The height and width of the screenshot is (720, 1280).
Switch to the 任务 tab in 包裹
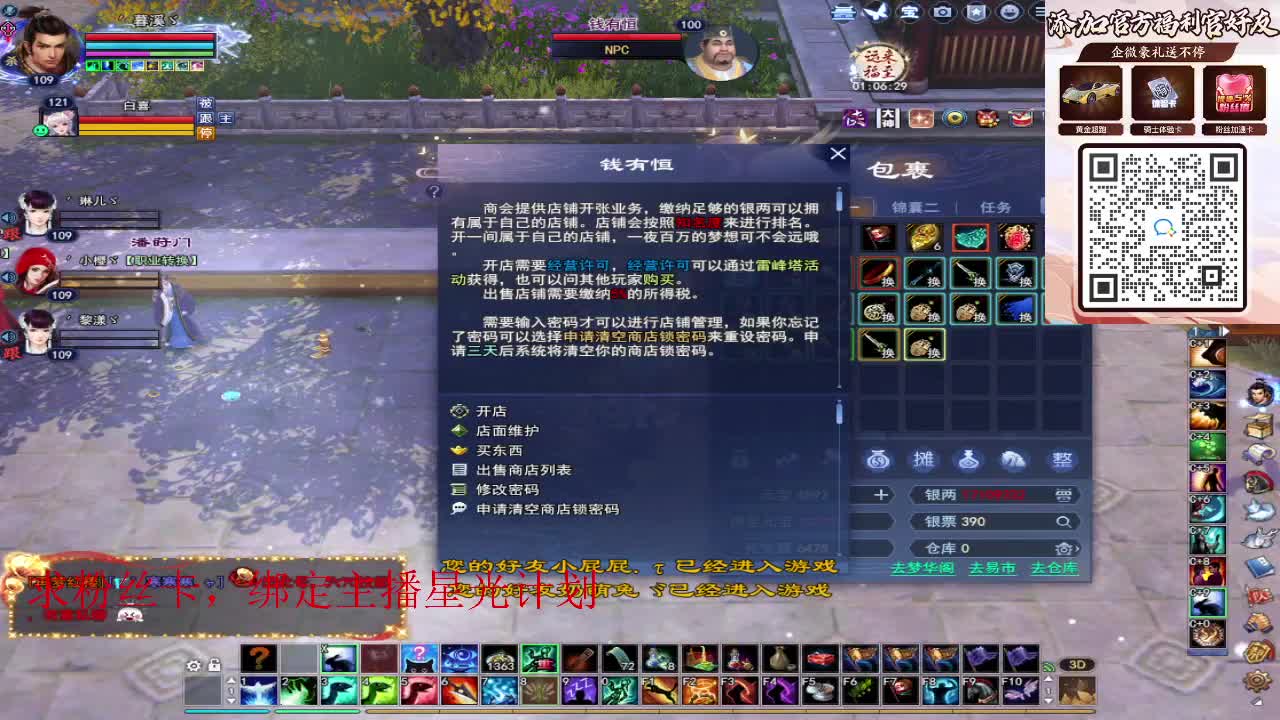click(x=993, y=206)
